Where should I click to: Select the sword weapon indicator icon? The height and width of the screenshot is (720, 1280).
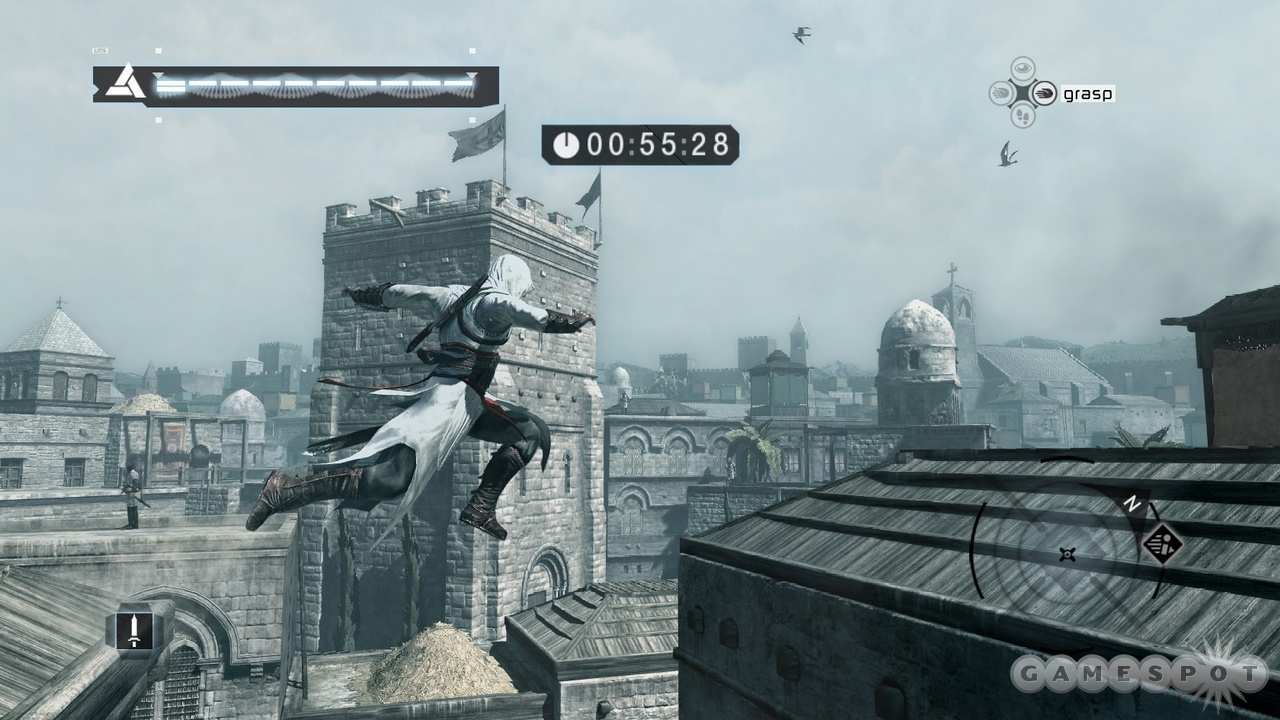133,630
